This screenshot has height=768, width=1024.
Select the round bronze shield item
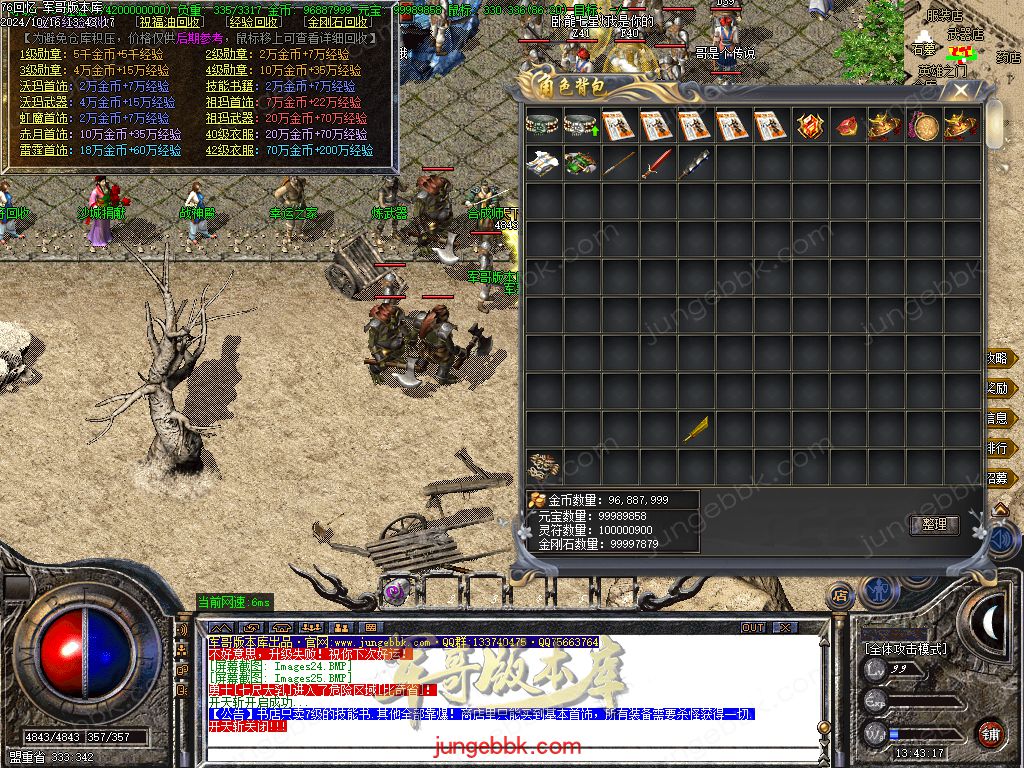(x=923, y=127)
